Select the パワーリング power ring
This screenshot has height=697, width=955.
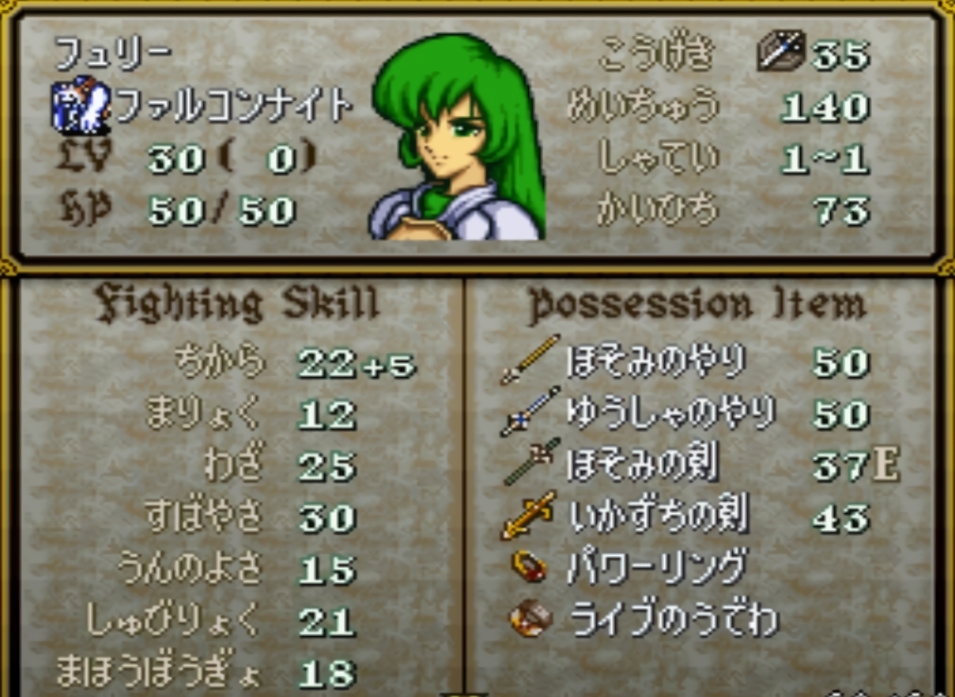click(x=656, y=569)
